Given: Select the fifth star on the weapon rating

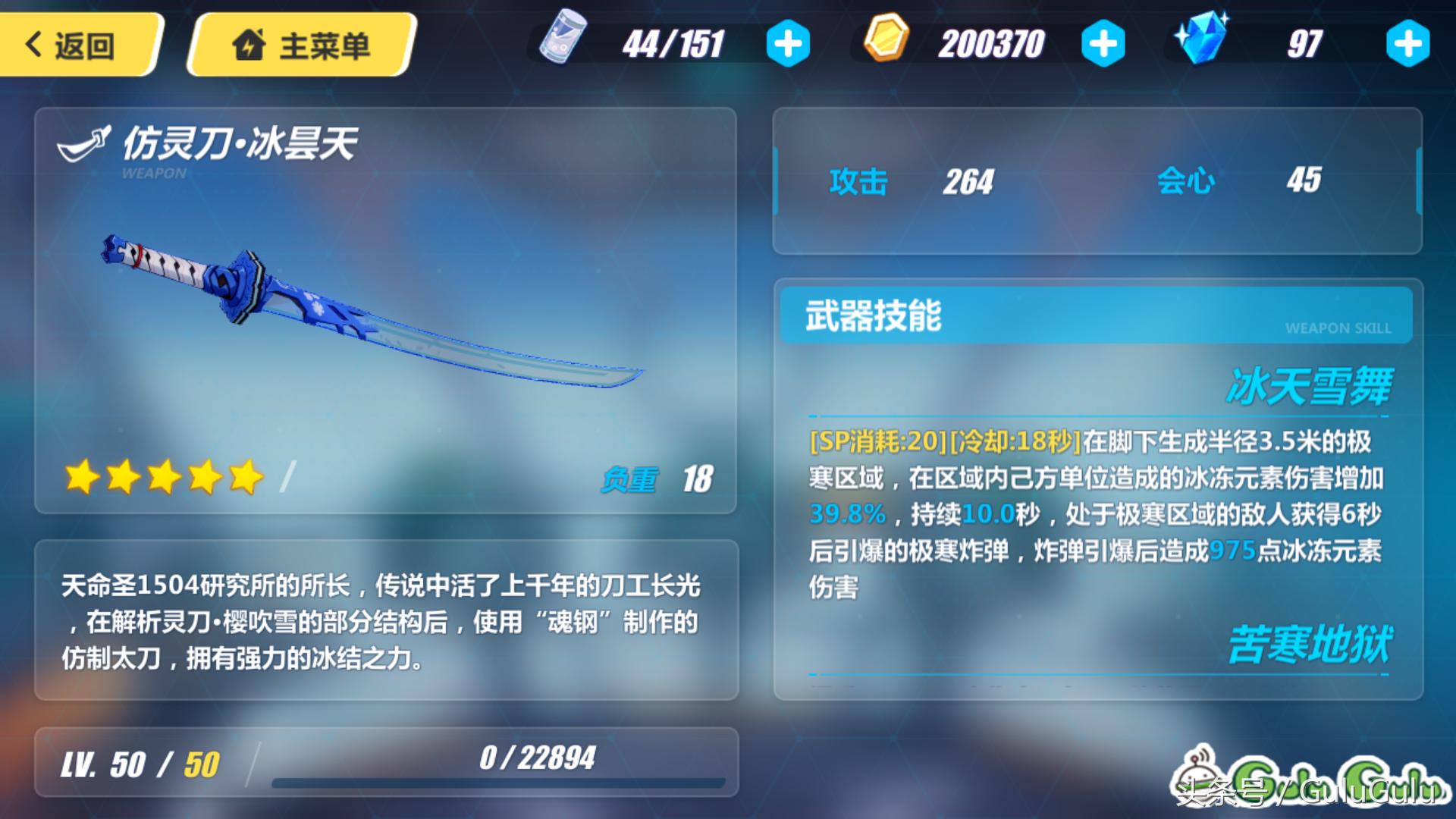Looking at the screenshot, I should pyautogui.click(x=247, y=478).
